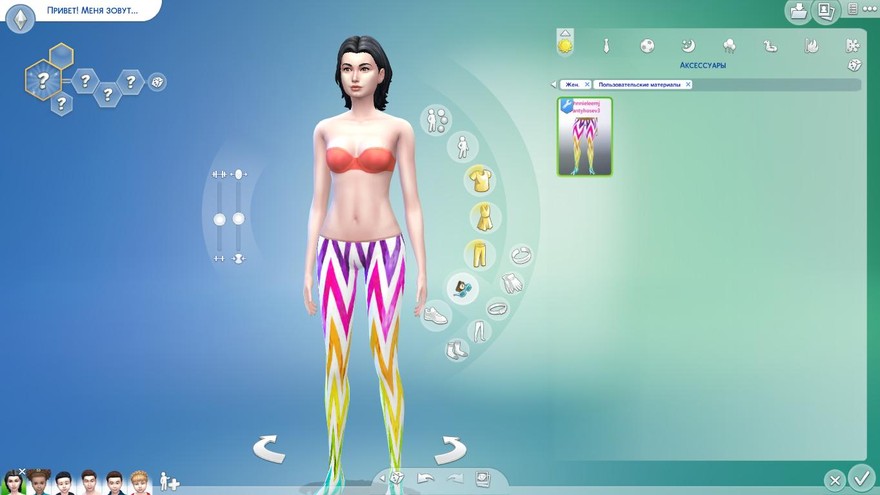Screen dimensions: 880x495
Task: Choose the shoes sneaker category
Action: tap(435, 317)
